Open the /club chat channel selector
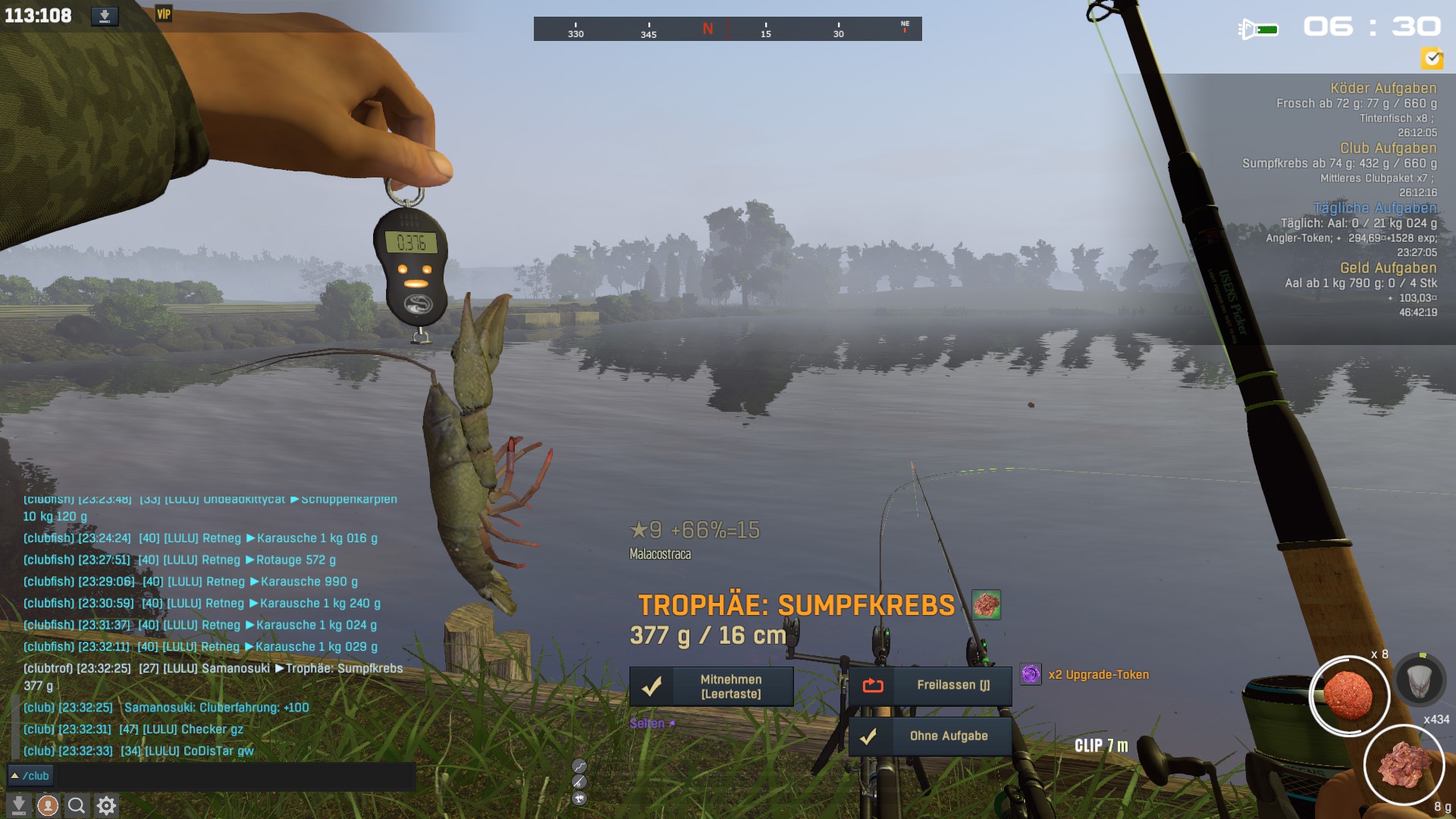This screenshot has width=1456, height=819. (x=30, y=776)
